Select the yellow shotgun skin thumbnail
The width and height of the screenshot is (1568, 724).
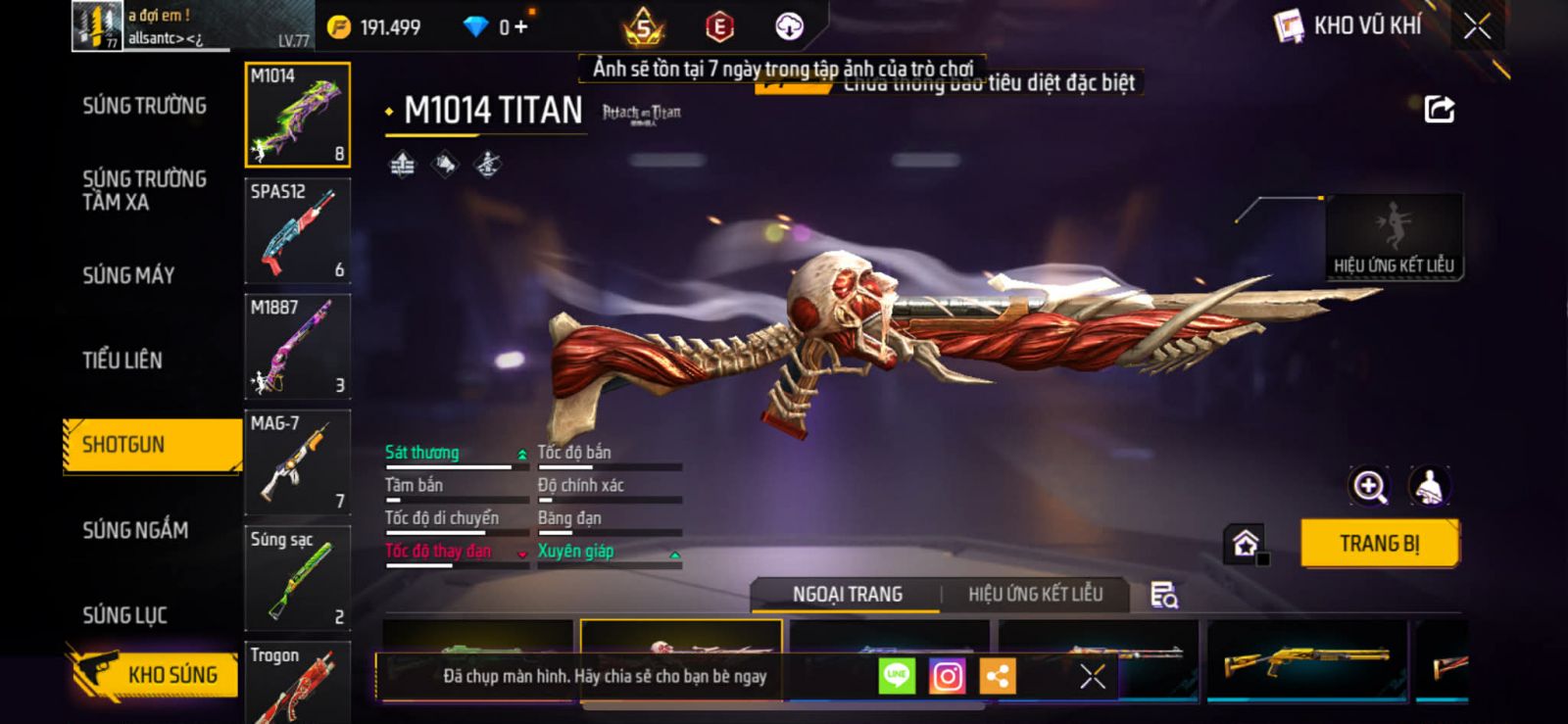point(1306,661)
